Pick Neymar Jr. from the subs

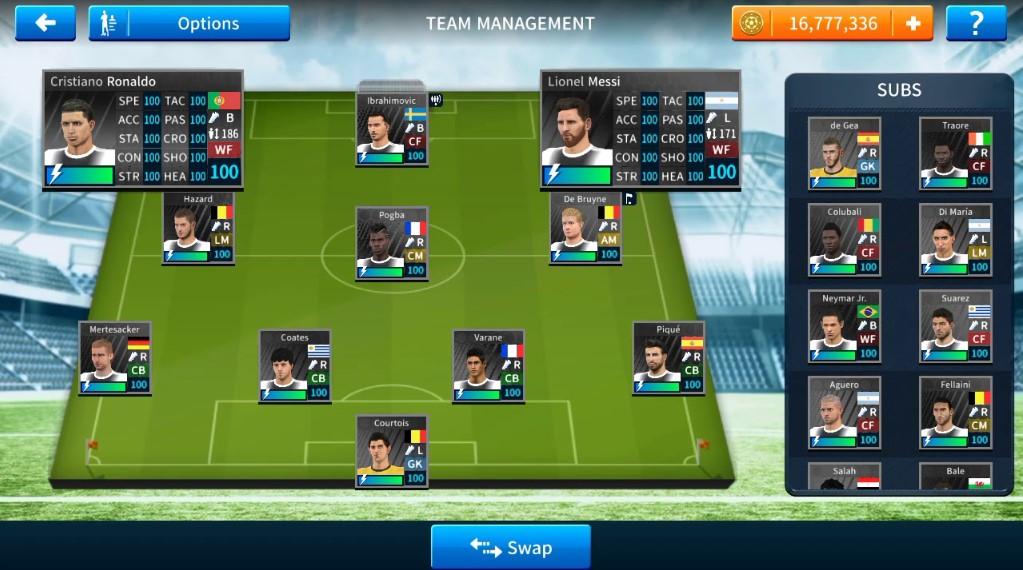click(x=844, y=326)
